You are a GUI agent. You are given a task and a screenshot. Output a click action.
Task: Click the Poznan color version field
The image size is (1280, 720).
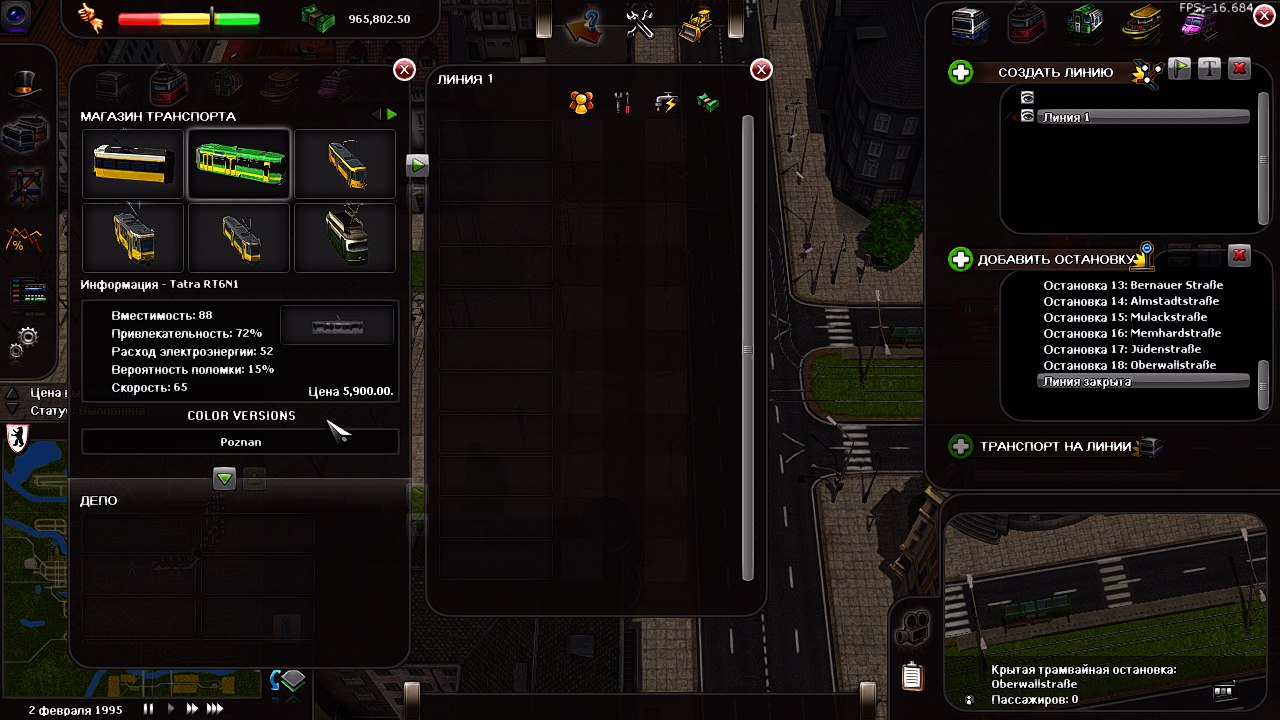(240, 441)
